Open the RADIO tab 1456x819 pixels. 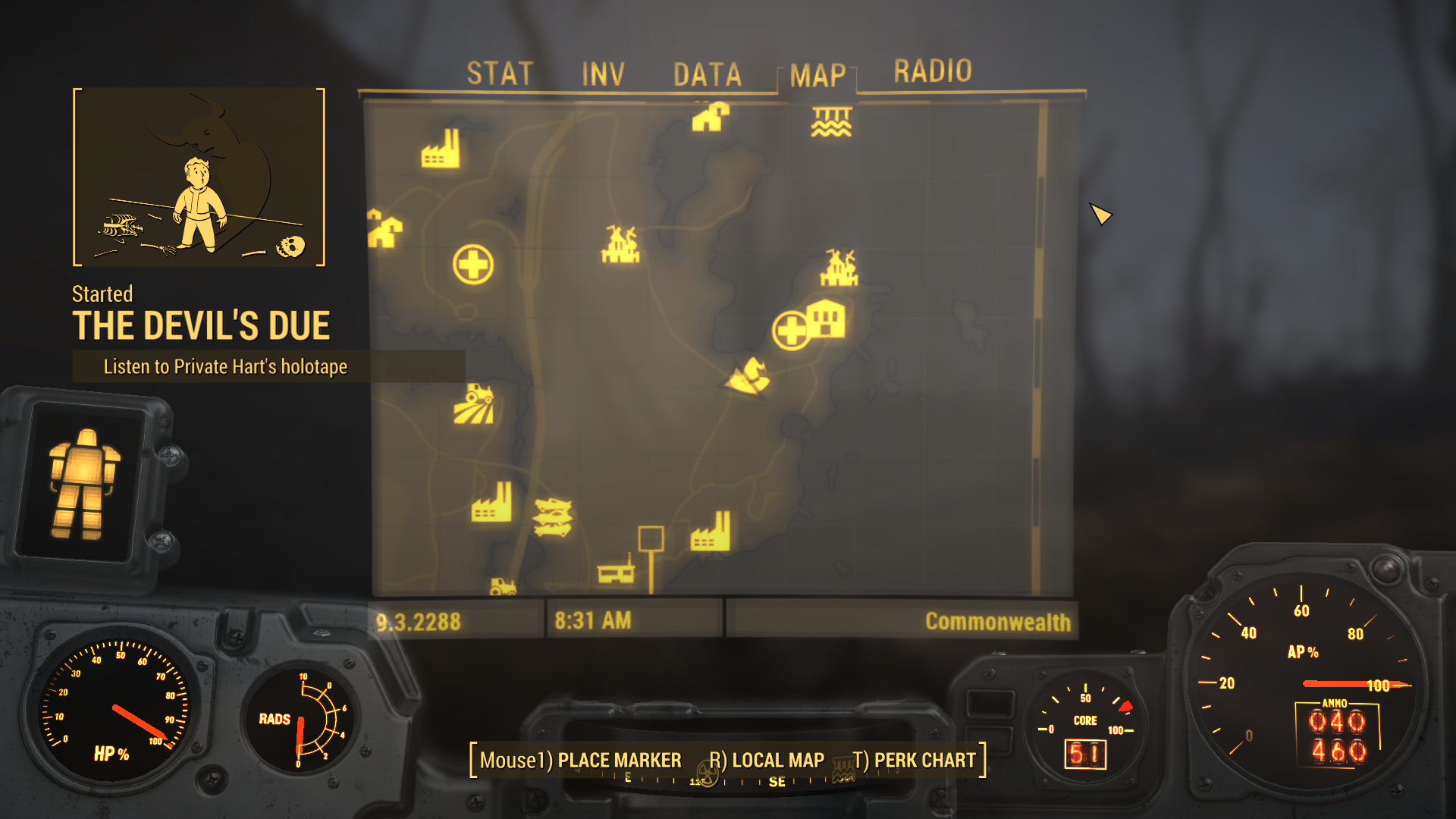(932, 71)
